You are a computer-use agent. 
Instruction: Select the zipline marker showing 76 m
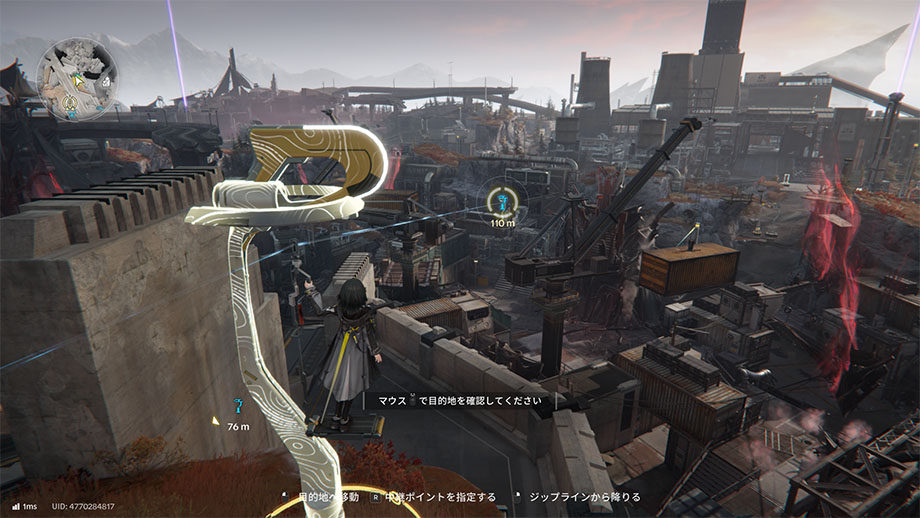[x=238, y=406]
